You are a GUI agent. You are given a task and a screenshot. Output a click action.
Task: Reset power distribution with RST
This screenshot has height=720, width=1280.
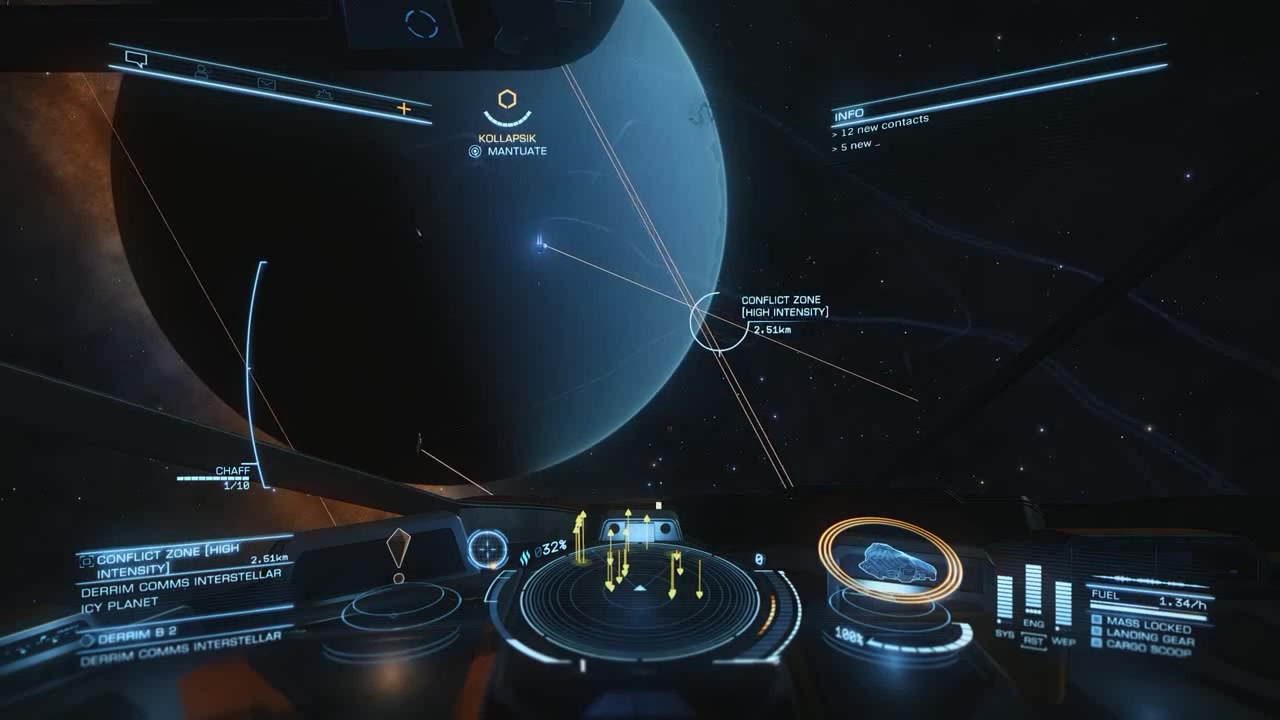pyautogui.click(x=1033, y=640)
